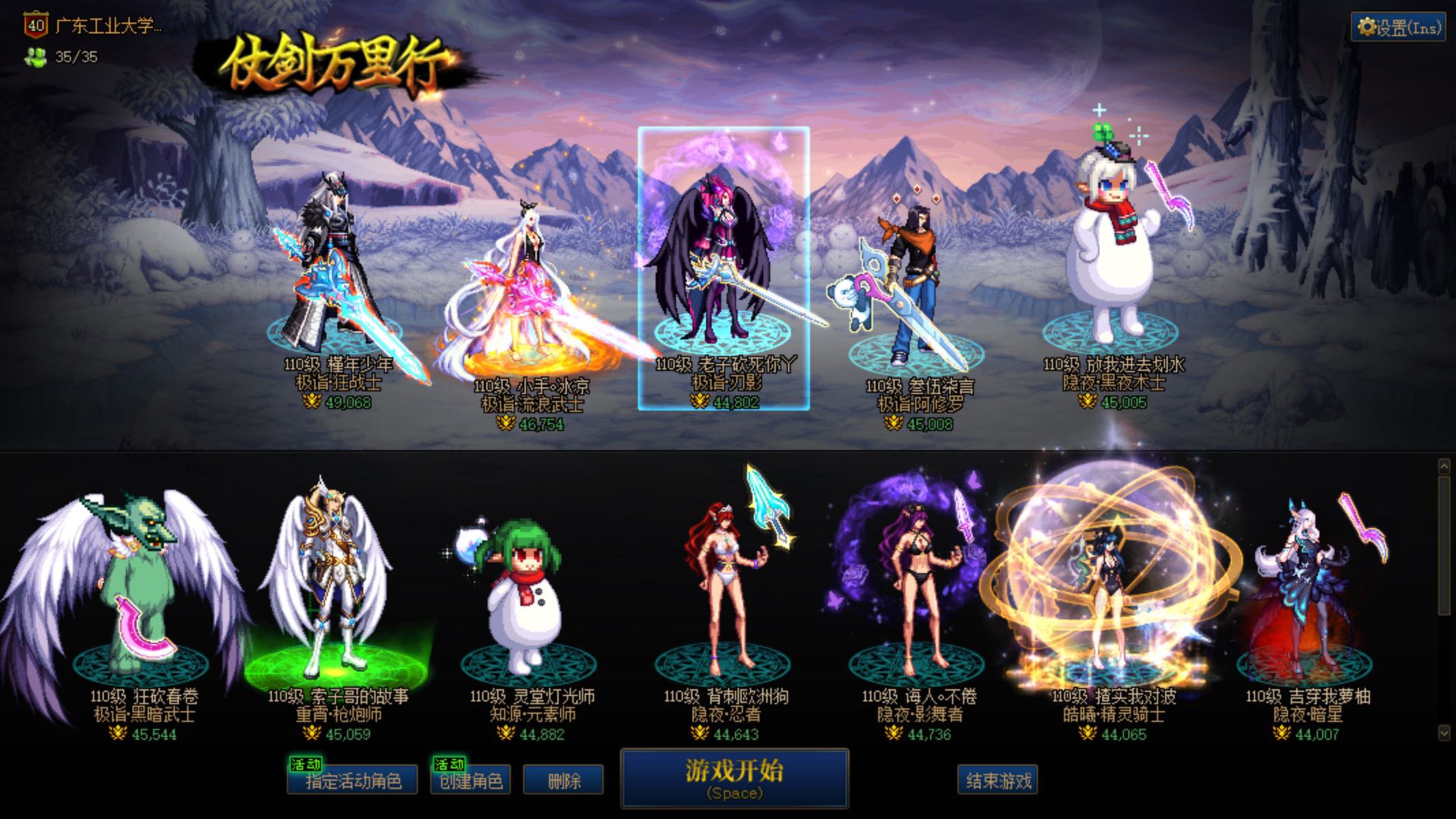Click the character list scroll-up arrow
Image resolution: width=1456 pixels, height=819 pixels.
click(x=1444, y=467)
